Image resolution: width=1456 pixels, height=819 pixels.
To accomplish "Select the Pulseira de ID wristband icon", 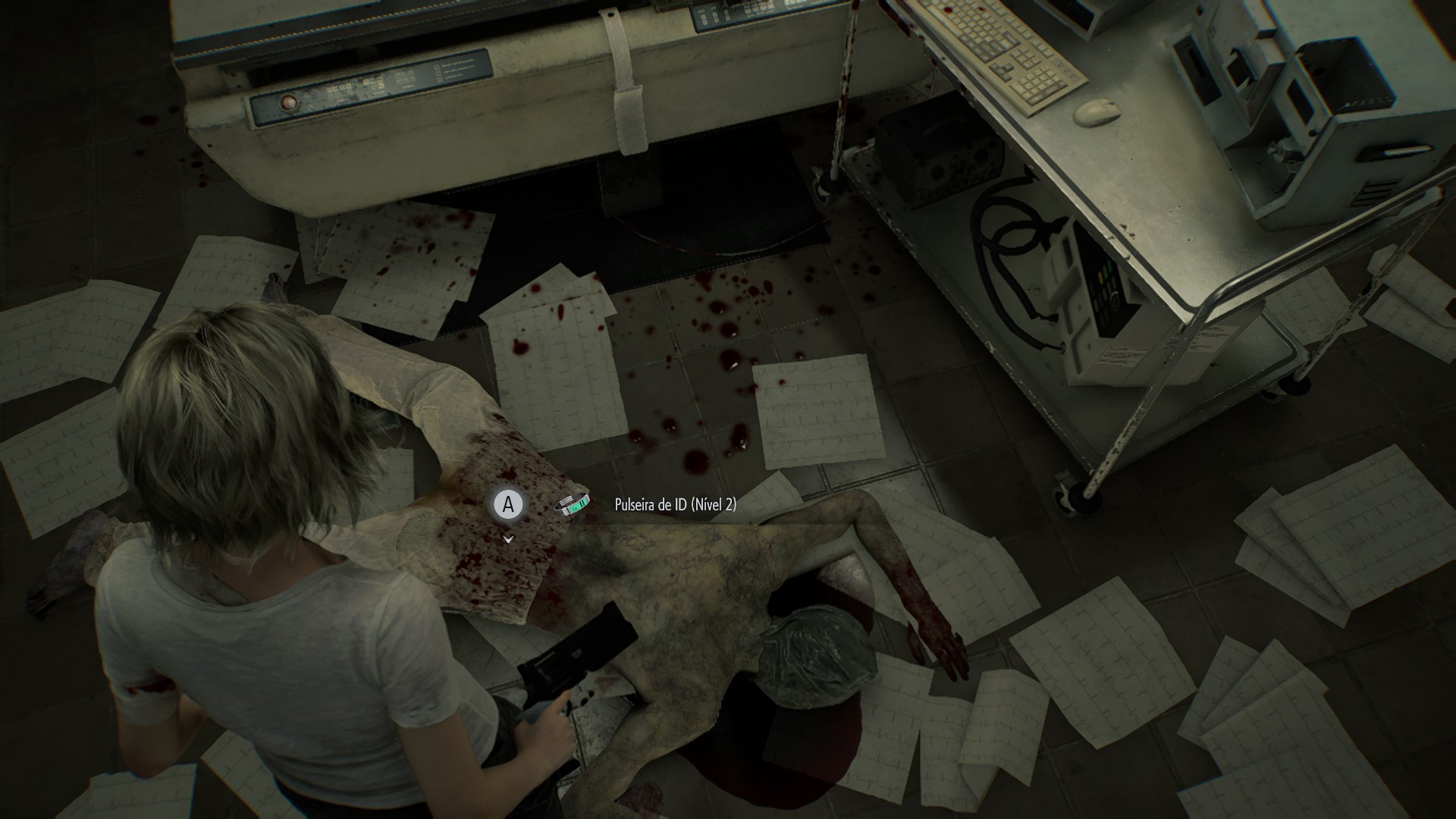I will [x=572, y=504].
